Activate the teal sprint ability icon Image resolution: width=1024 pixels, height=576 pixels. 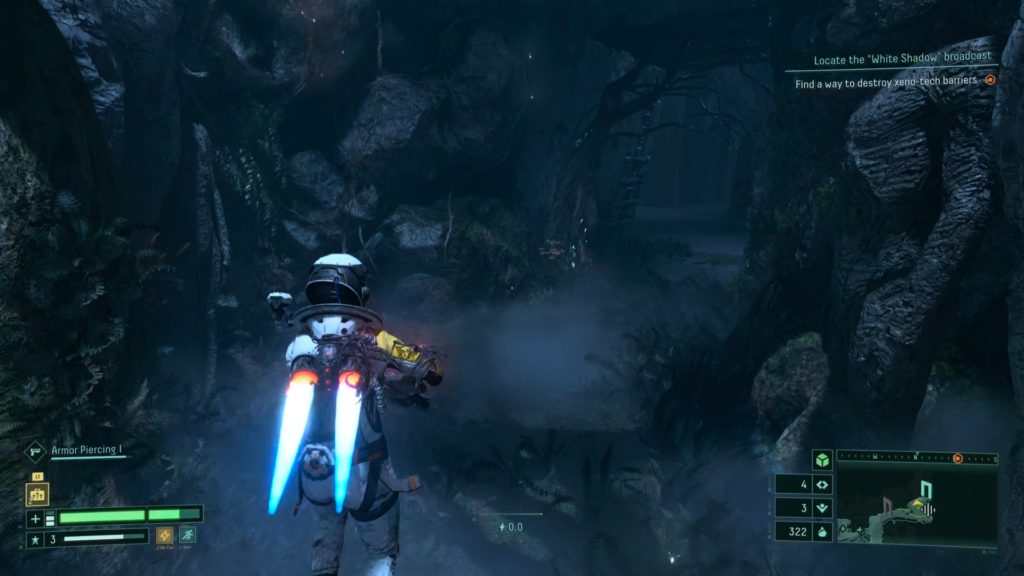pos(187,535)
